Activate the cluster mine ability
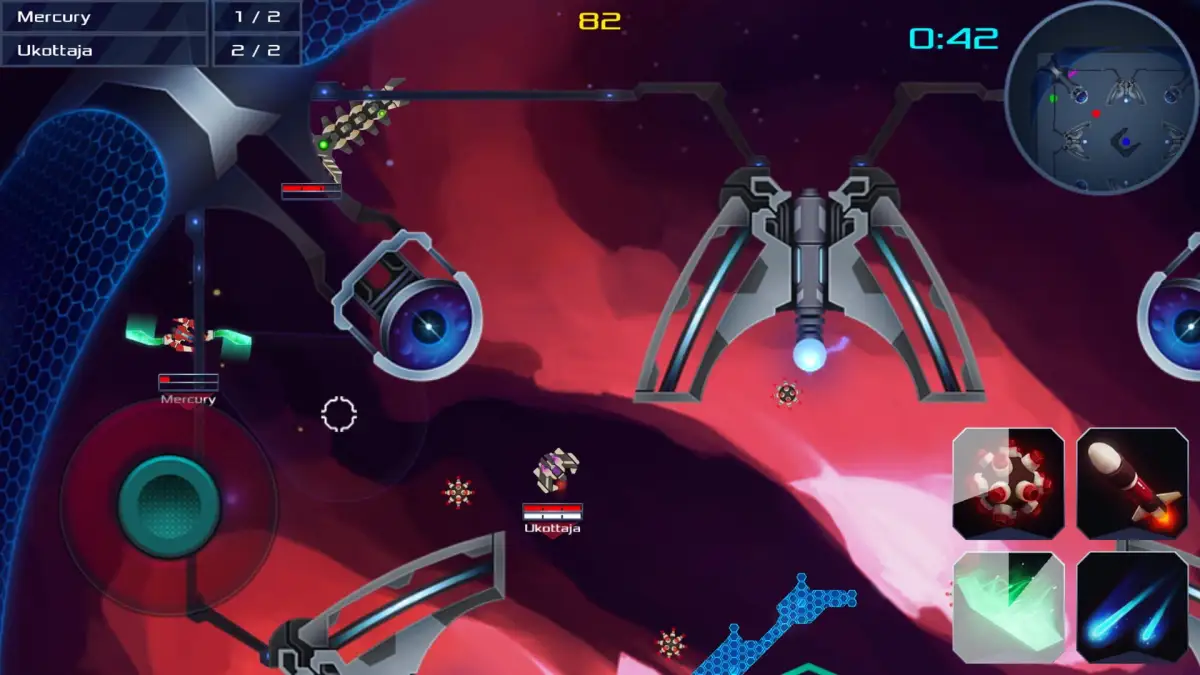 tap(1008, 484)
